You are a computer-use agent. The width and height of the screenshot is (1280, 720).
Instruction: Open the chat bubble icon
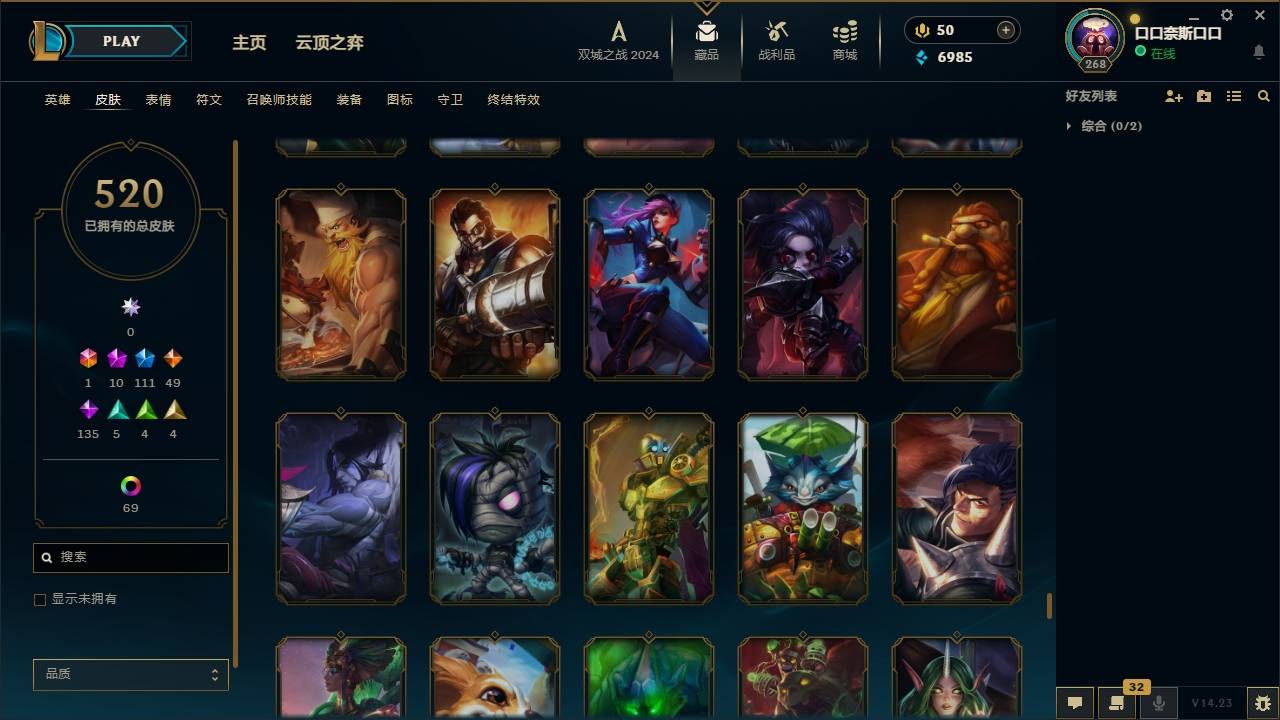pyautogui.click(x=1074, y=703)
